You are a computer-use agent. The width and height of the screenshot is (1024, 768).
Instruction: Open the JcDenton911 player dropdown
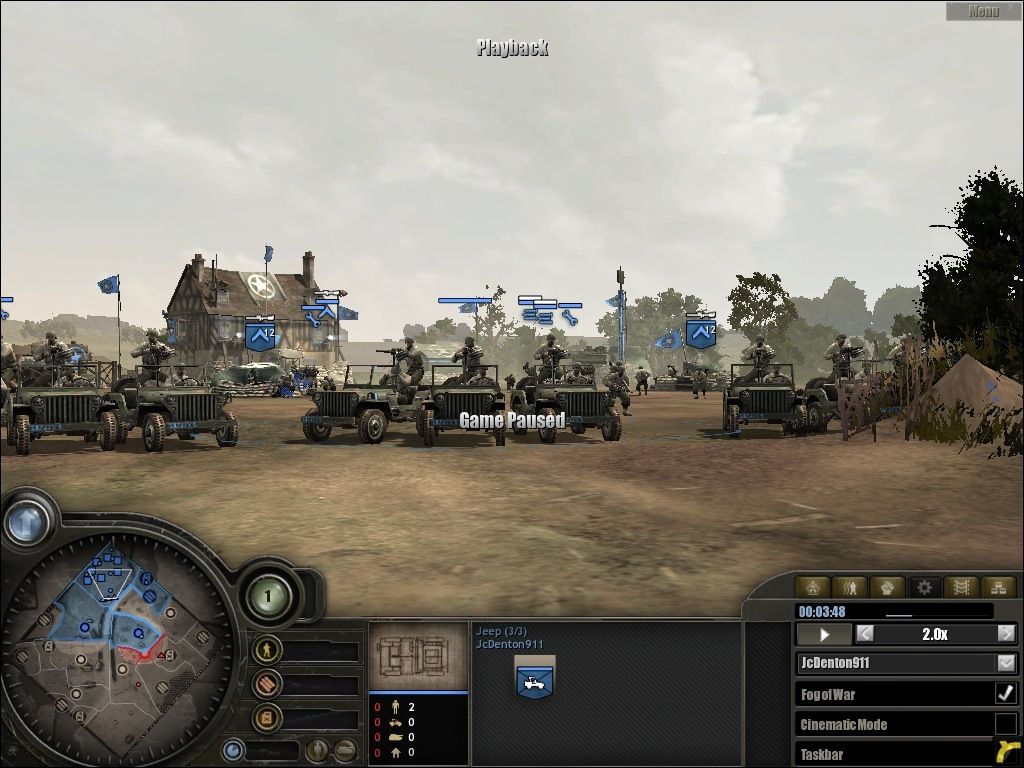click(x=1006, y=663)
